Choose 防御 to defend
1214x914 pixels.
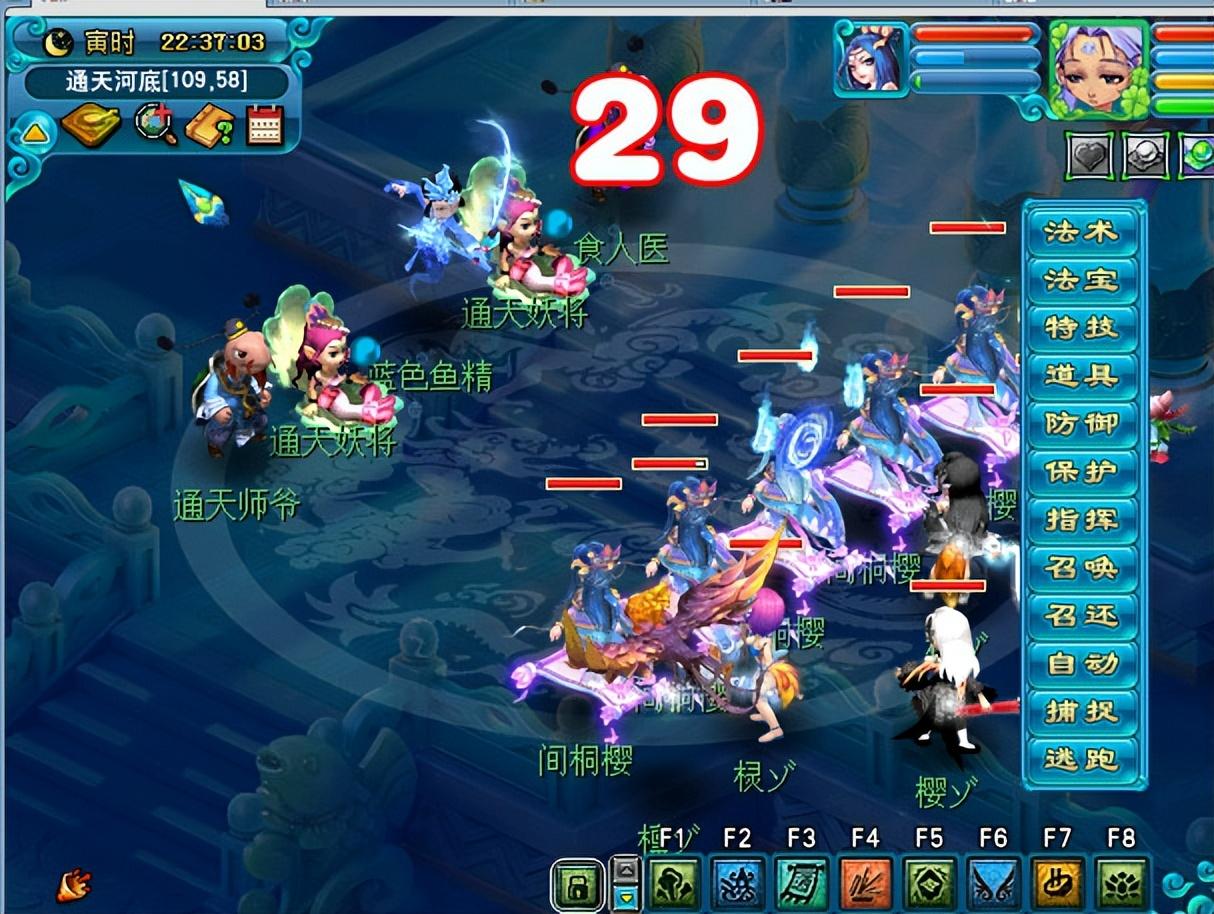pyautogui.click(x=1081, y=424)
